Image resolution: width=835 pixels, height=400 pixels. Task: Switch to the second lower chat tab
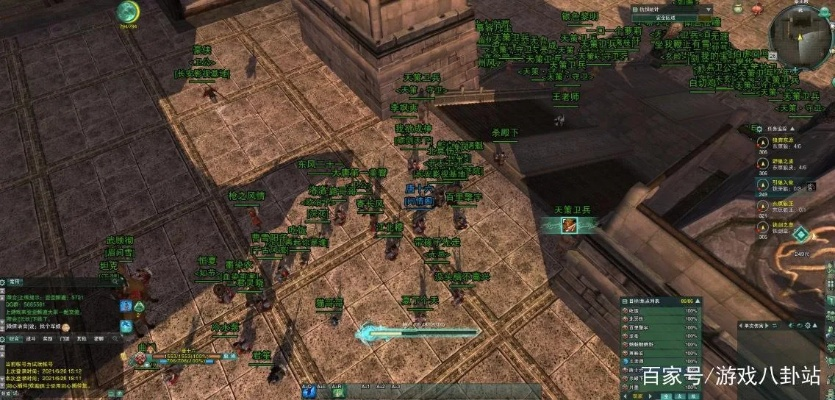tap(30, 339)
